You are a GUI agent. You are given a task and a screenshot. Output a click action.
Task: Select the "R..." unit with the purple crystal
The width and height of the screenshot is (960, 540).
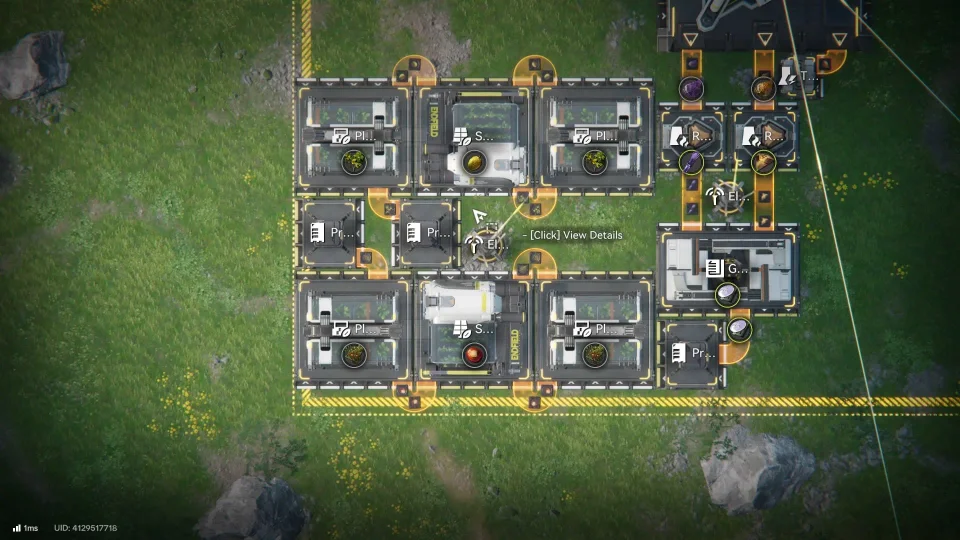[692, 135]
